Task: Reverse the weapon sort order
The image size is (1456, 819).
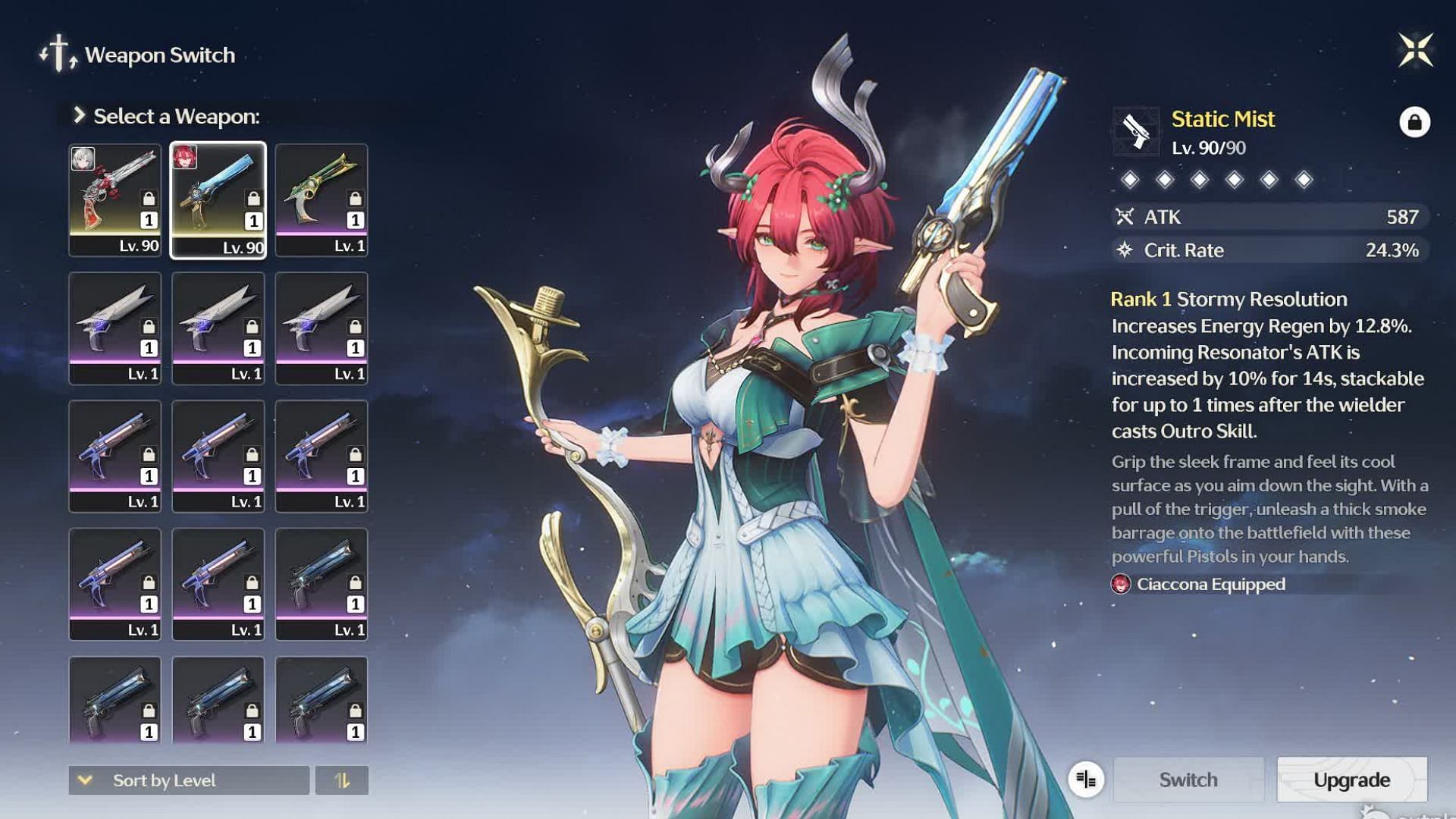Action: (342, 780)
